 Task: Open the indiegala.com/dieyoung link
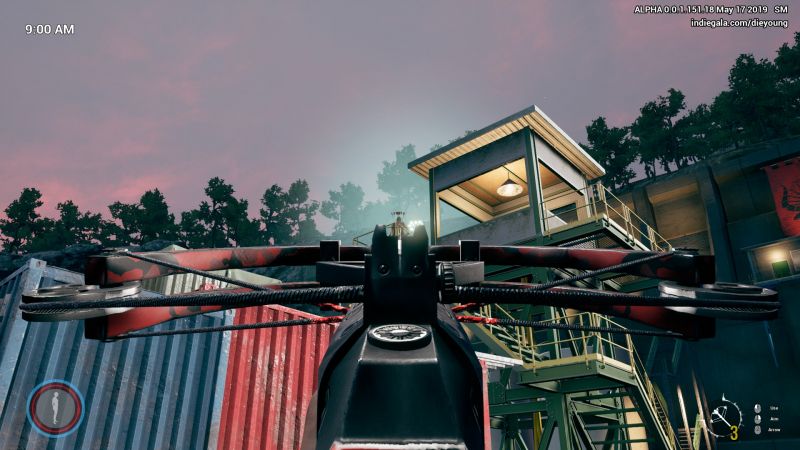click(x=739, y=23)
